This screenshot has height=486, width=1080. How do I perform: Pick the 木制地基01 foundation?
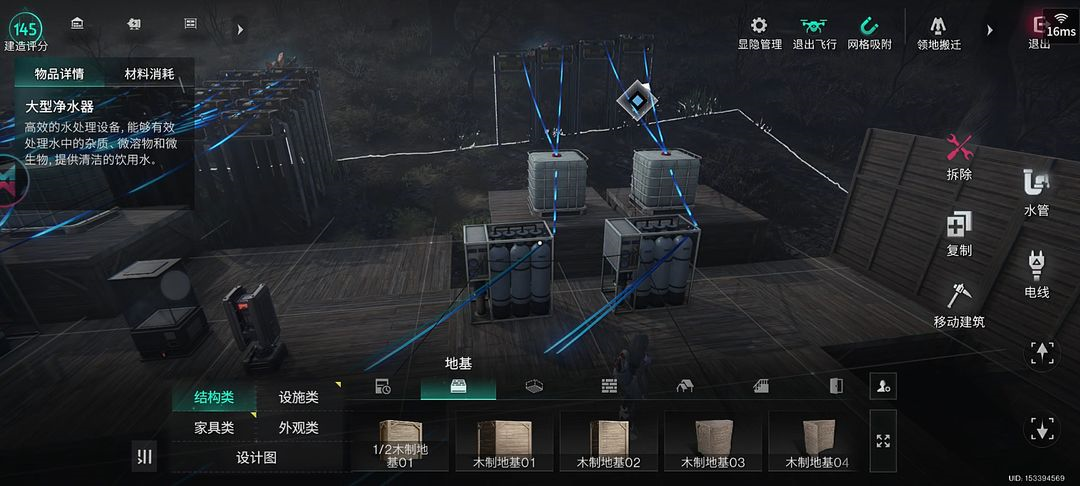[505, 441]
